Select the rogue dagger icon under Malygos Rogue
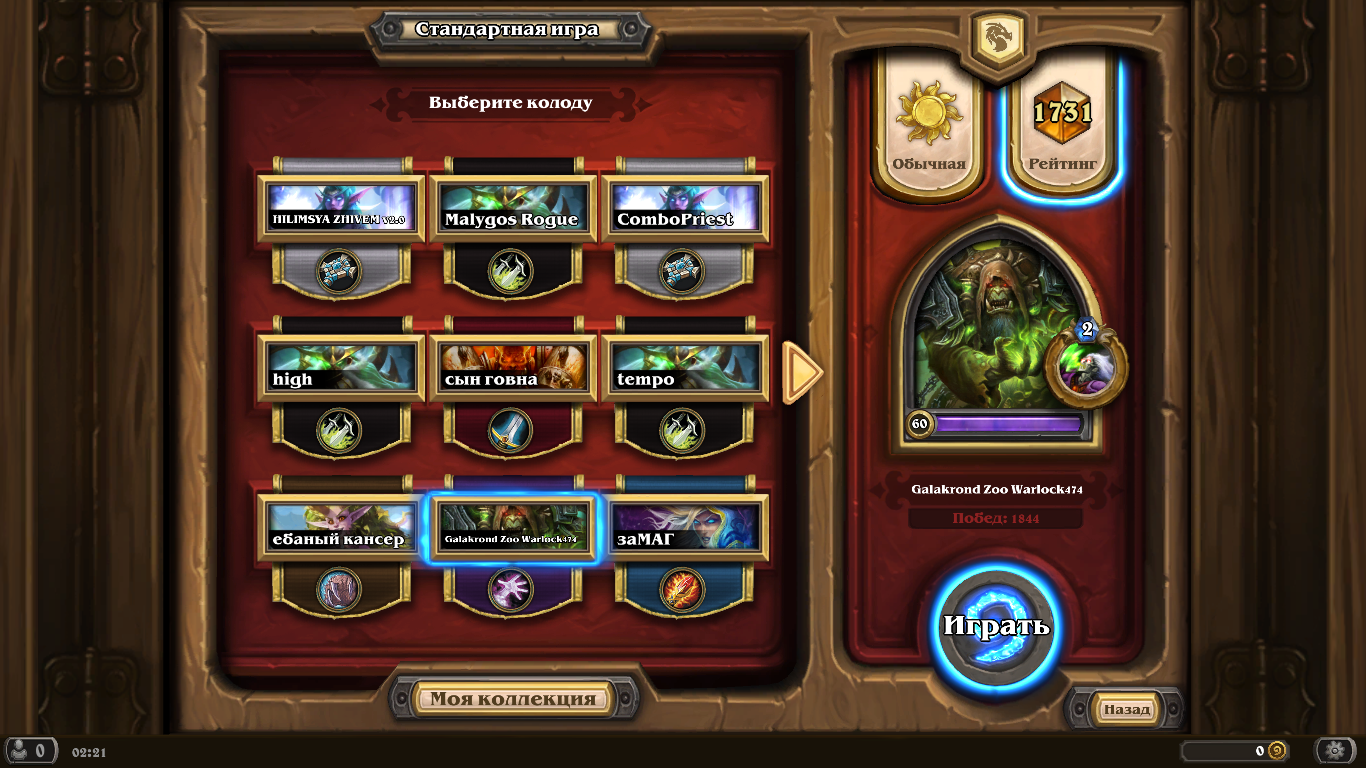This screenshot has width=1366, height=768. click(513, 272)
